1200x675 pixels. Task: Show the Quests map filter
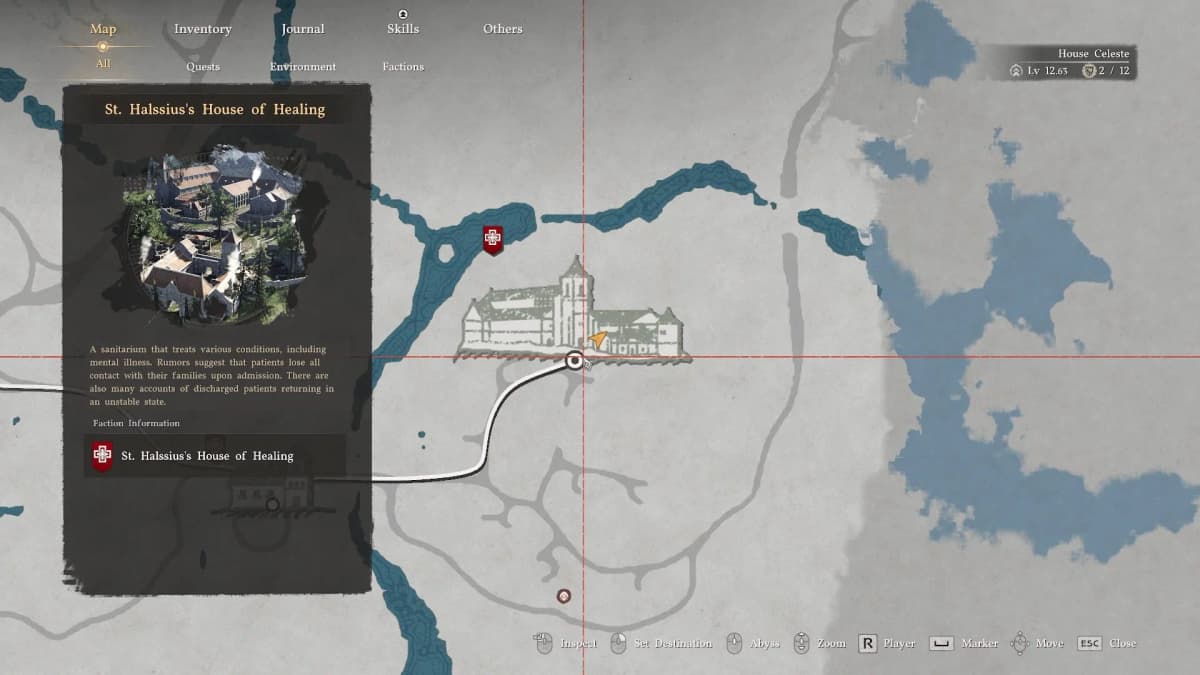tap(203, 67)
